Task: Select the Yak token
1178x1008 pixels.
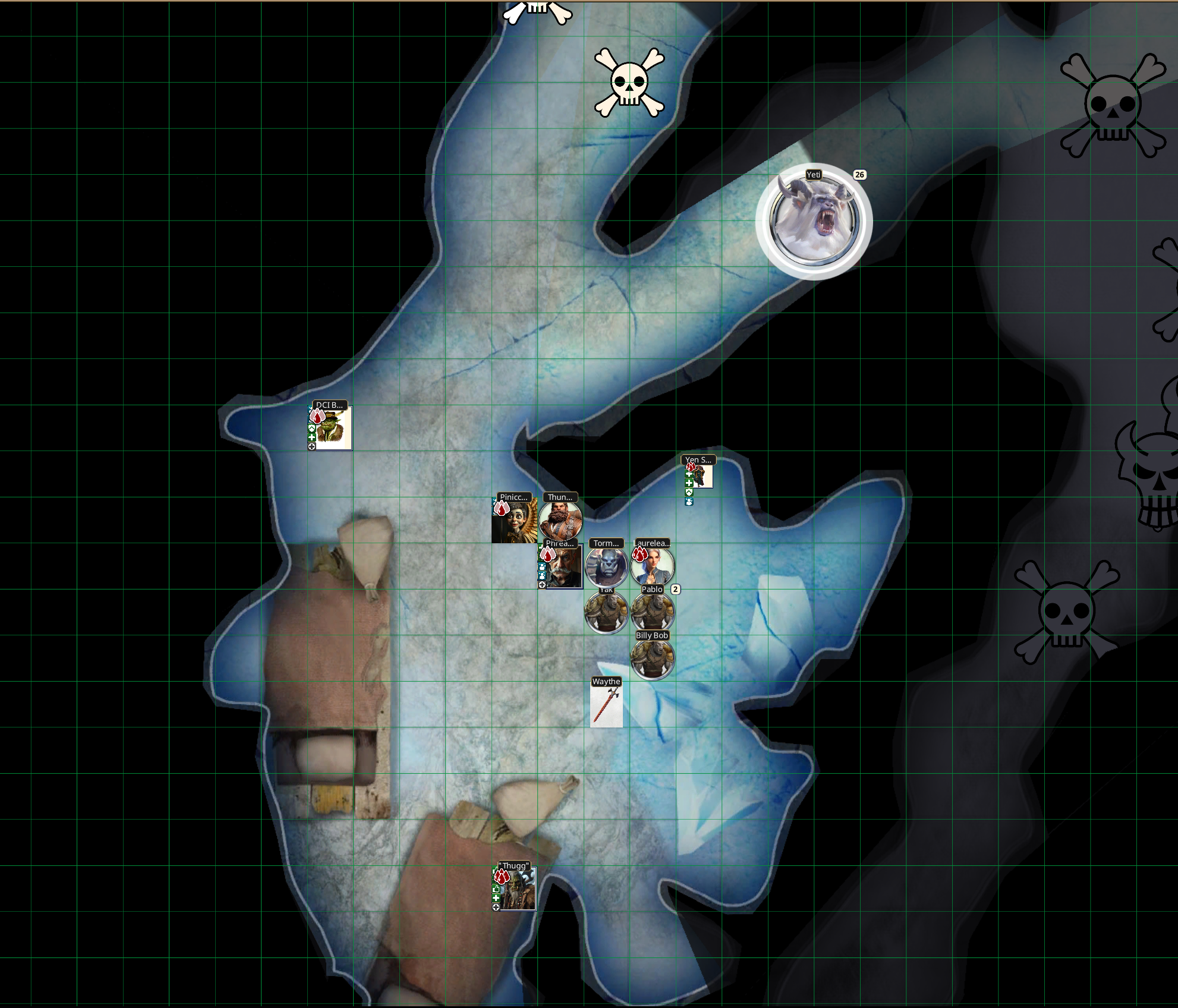Action: (606, 613)
